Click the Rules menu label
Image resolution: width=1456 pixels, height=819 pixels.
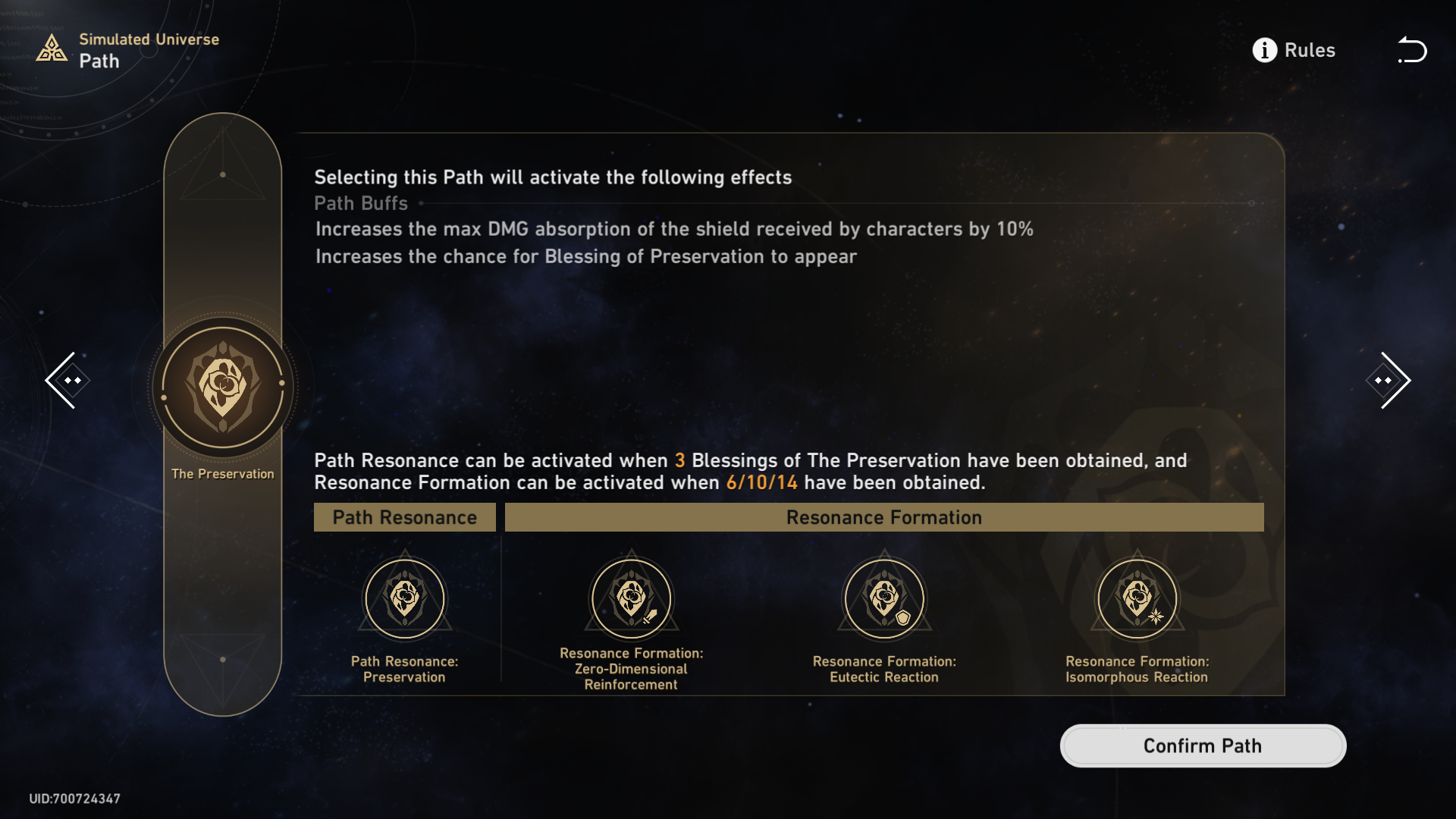pyautogui.click(x=1310, y=50)
